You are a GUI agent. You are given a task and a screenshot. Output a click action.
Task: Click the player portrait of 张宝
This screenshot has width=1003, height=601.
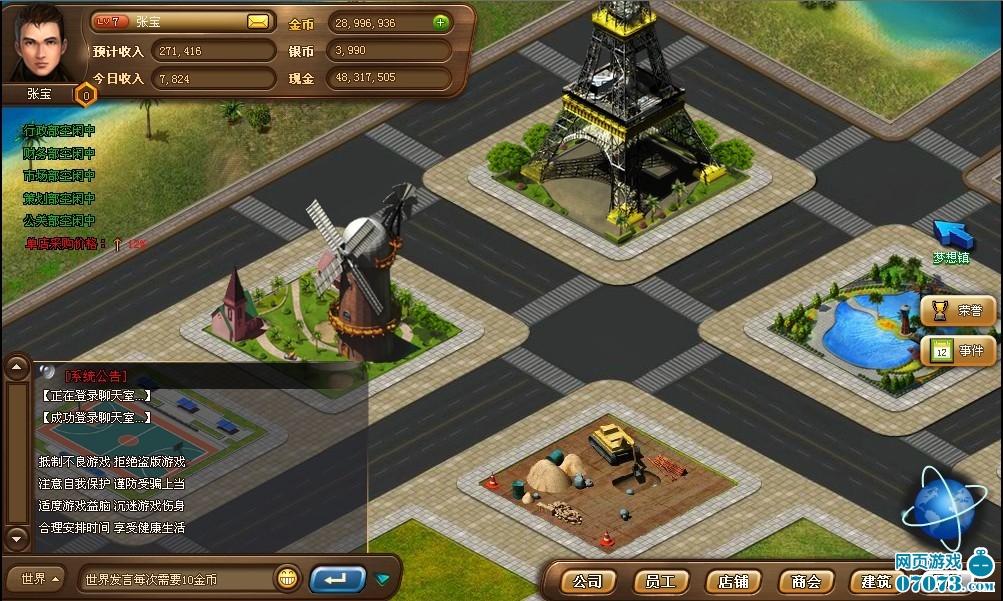(x=41, y=43)
